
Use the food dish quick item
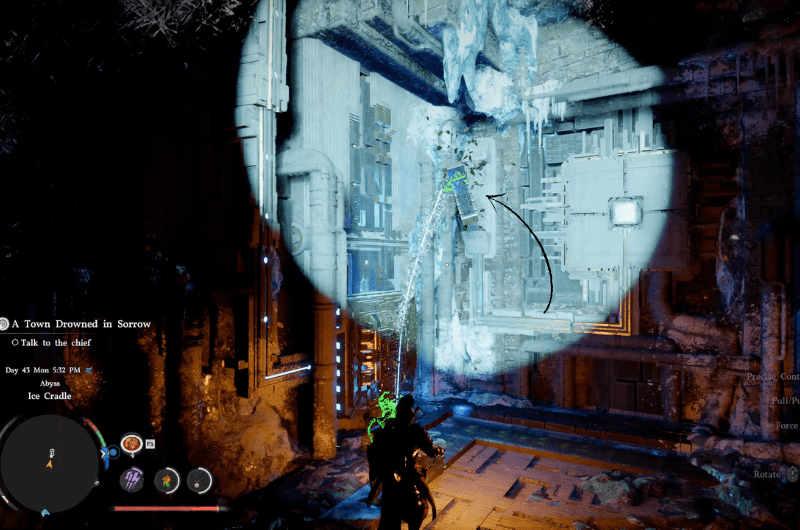point(131,443)
